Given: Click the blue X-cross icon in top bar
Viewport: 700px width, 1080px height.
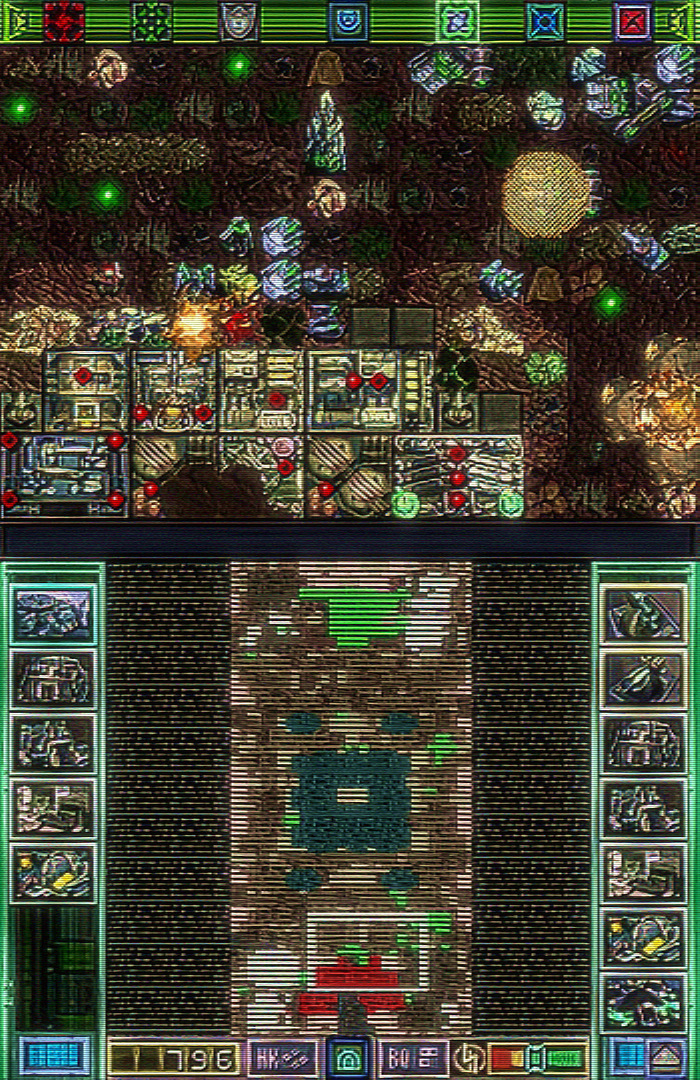Looking at the screenshot, I should 545,21.
